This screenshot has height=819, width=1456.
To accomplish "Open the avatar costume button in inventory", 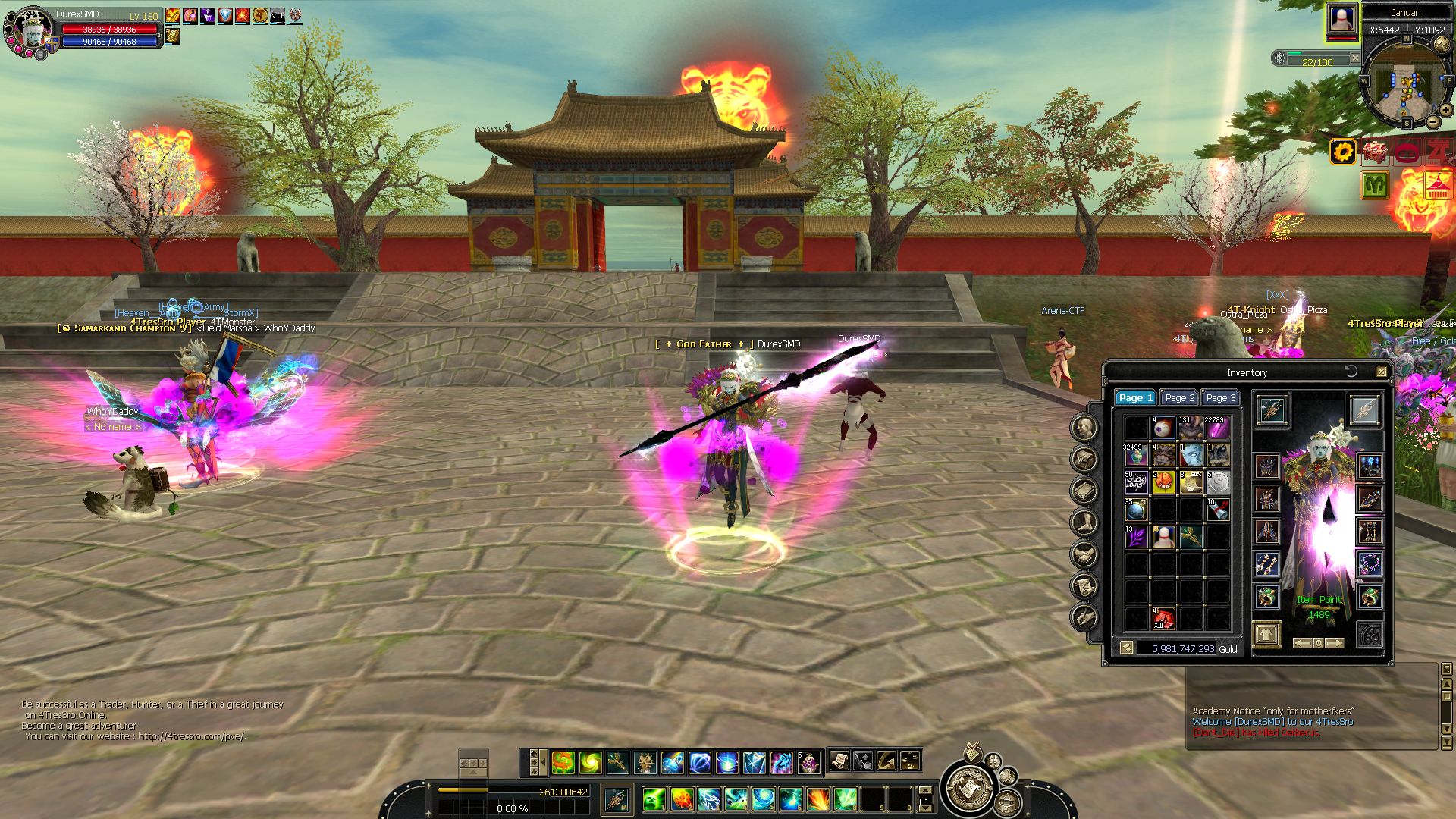I will [1266, 634].
